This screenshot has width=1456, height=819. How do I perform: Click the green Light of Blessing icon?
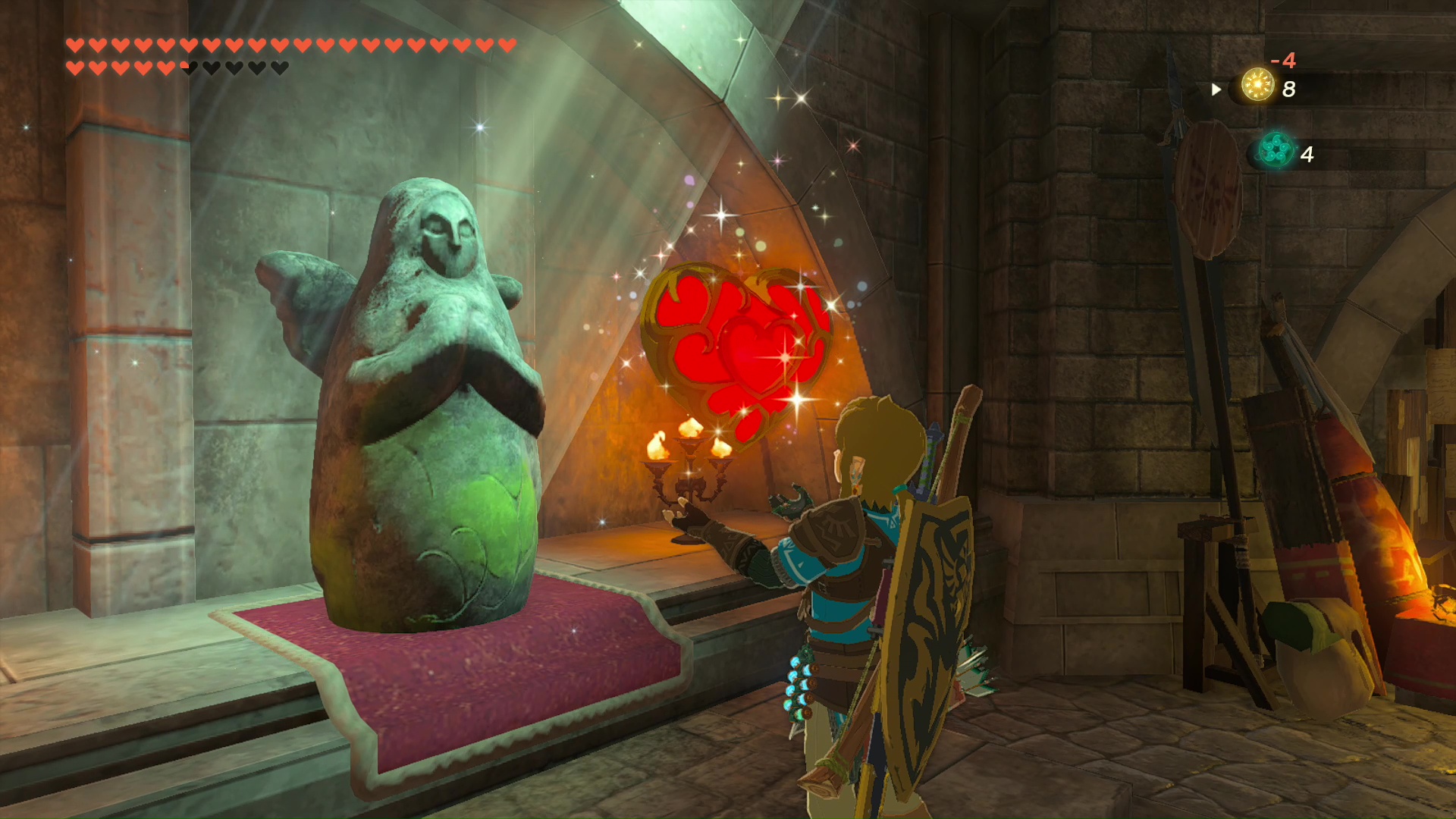1277,148
